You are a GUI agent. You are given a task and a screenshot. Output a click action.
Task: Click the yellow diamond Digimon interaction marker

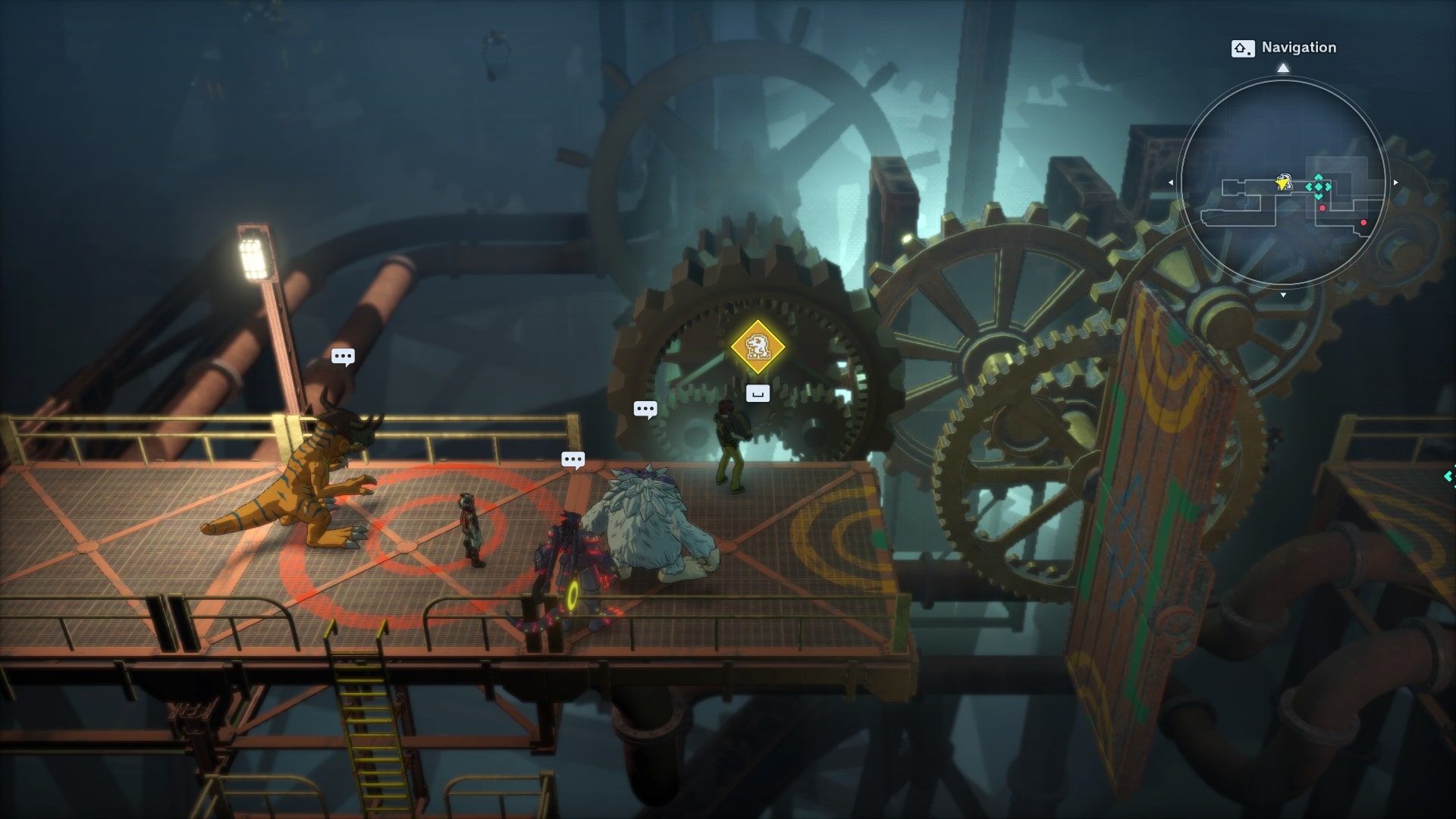click(x=757, y=347)
